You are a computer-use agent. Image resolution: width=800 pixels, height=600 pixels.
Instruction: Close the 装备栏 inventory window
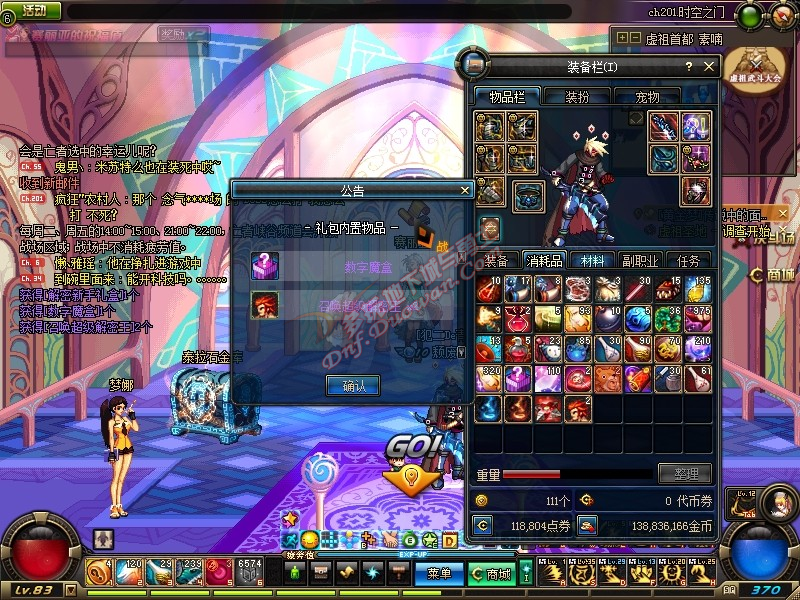[x=709, y=67]
